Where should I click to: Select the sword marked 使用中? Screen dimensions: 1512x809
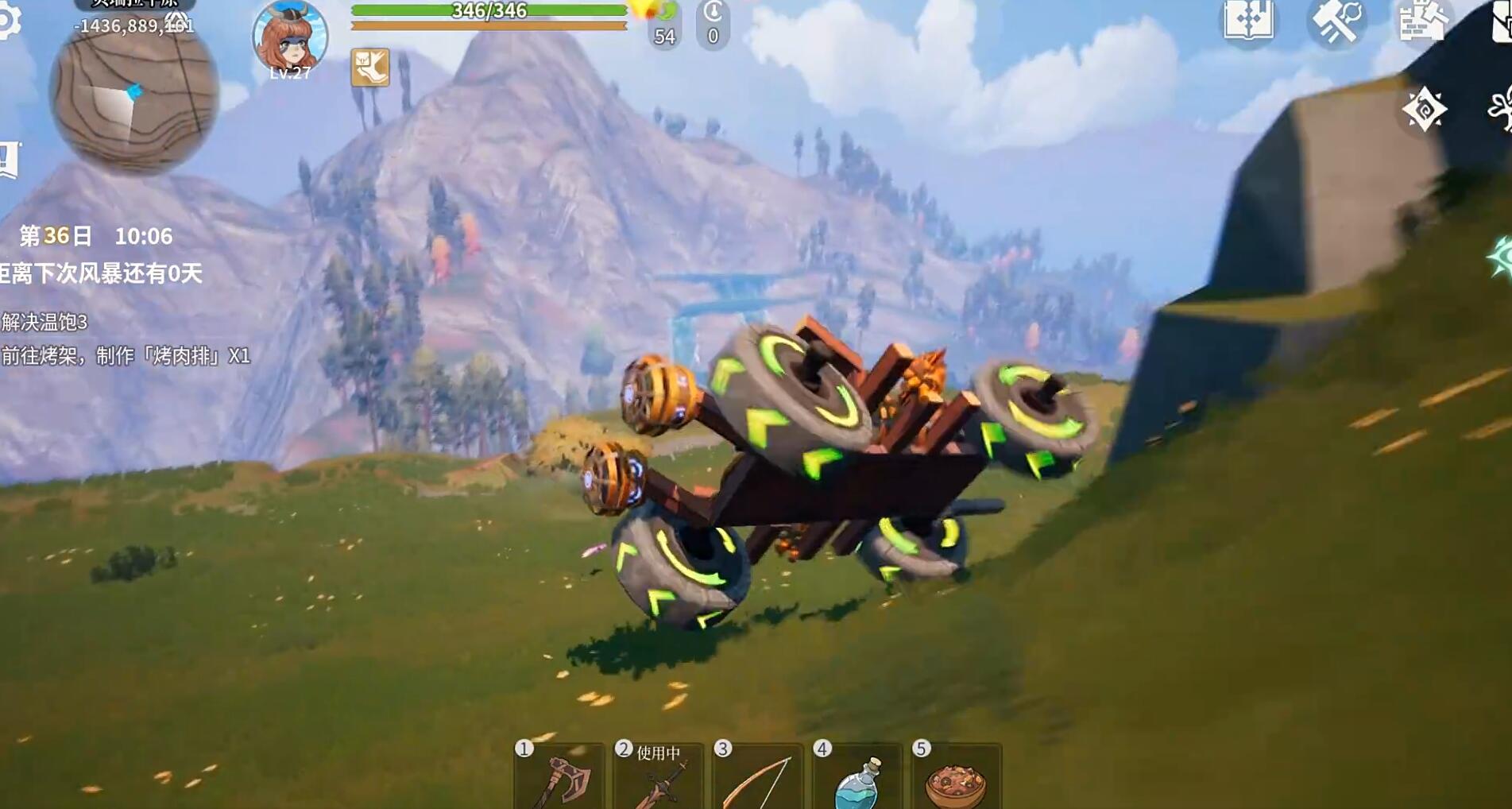(x=658, y=780)
